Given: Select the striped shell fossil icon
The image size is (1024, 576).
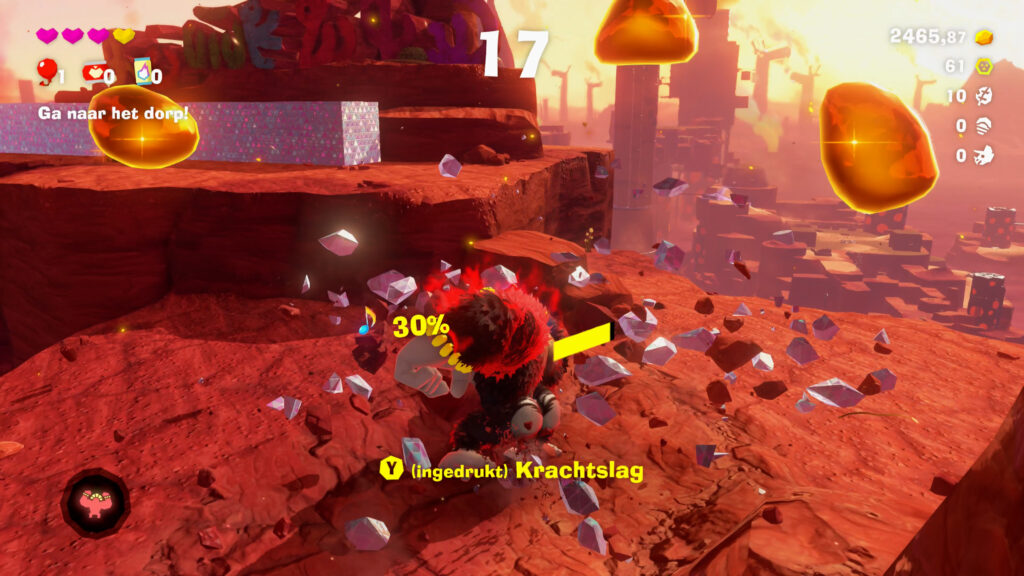Looking at the screenshot, I should (985, 126).
